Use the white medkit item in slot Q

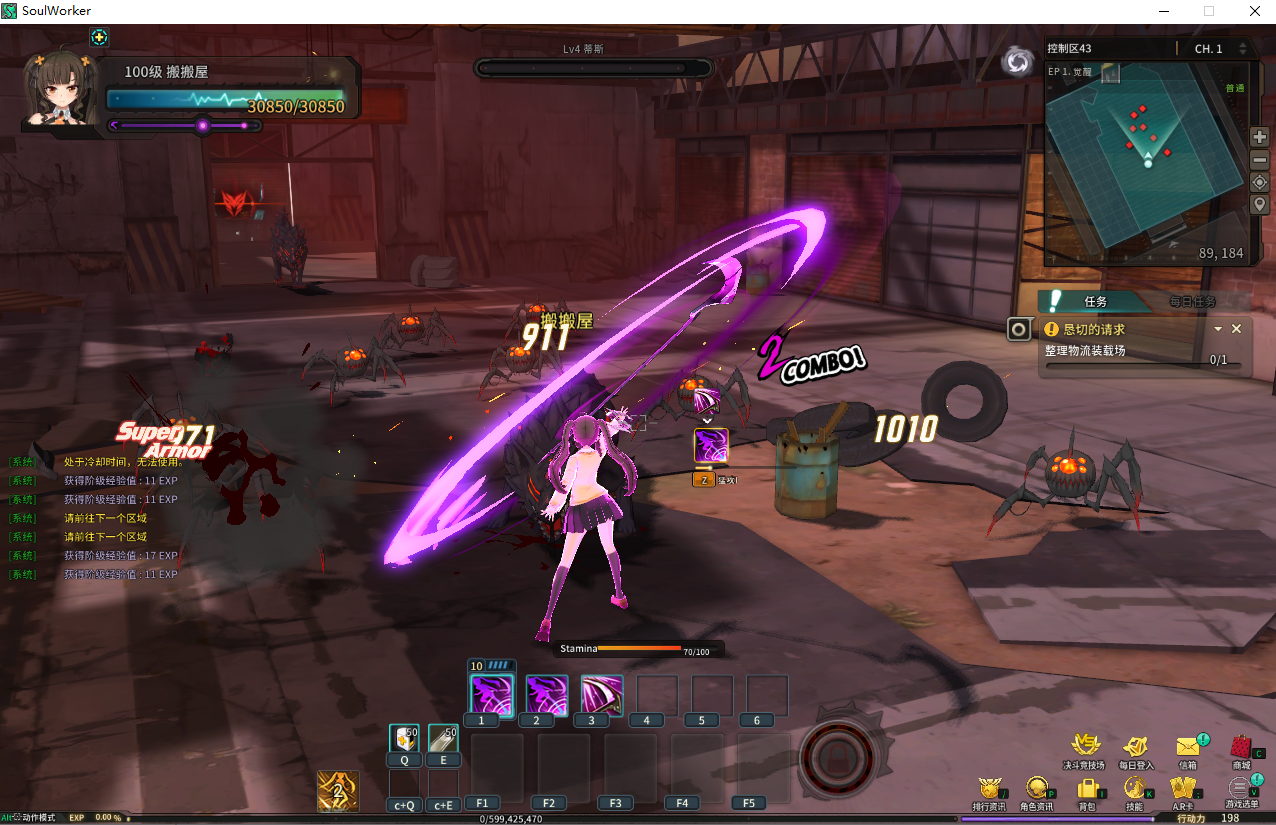404,738
